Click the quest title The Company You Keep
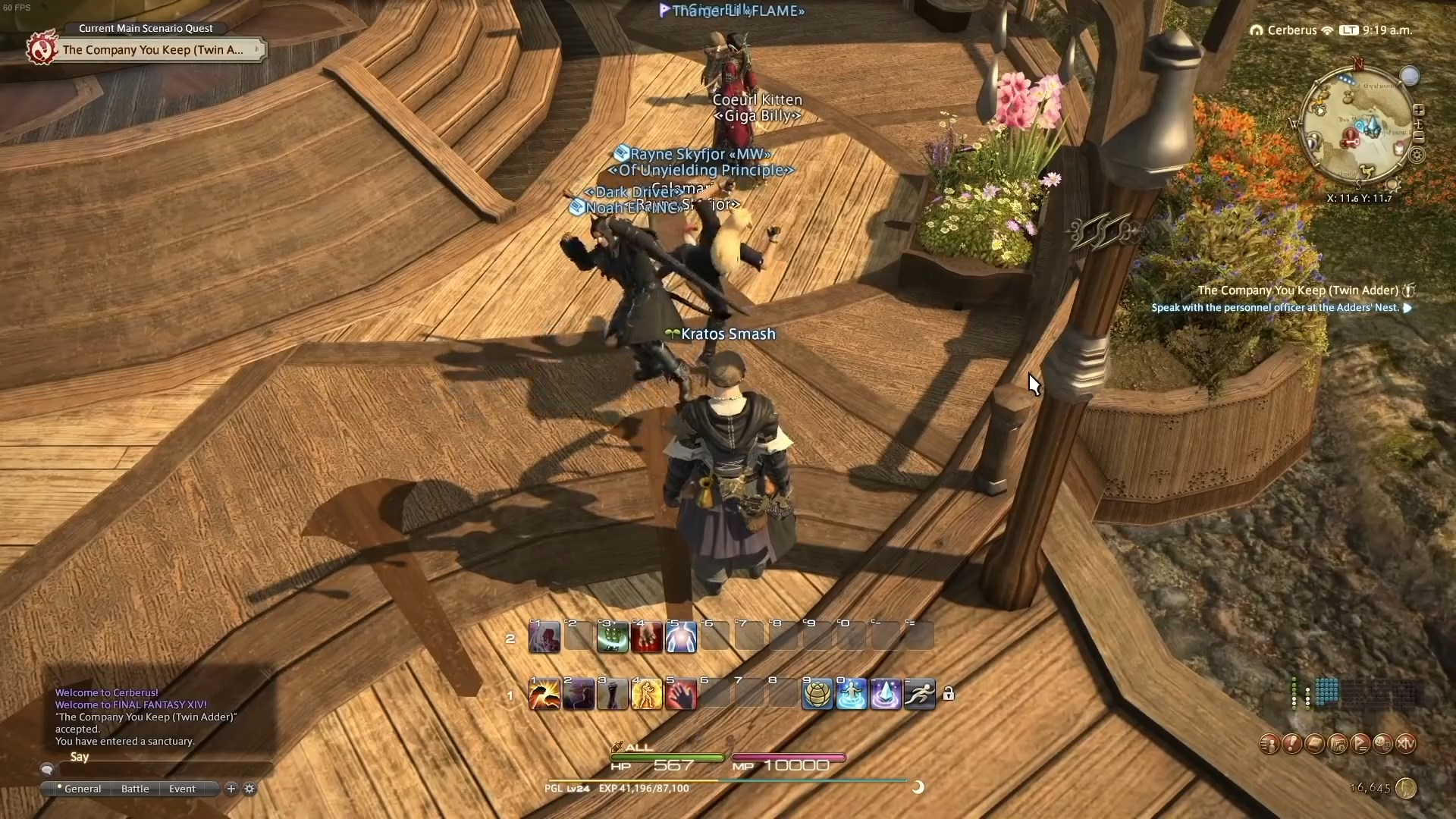 tap(152, 49)
